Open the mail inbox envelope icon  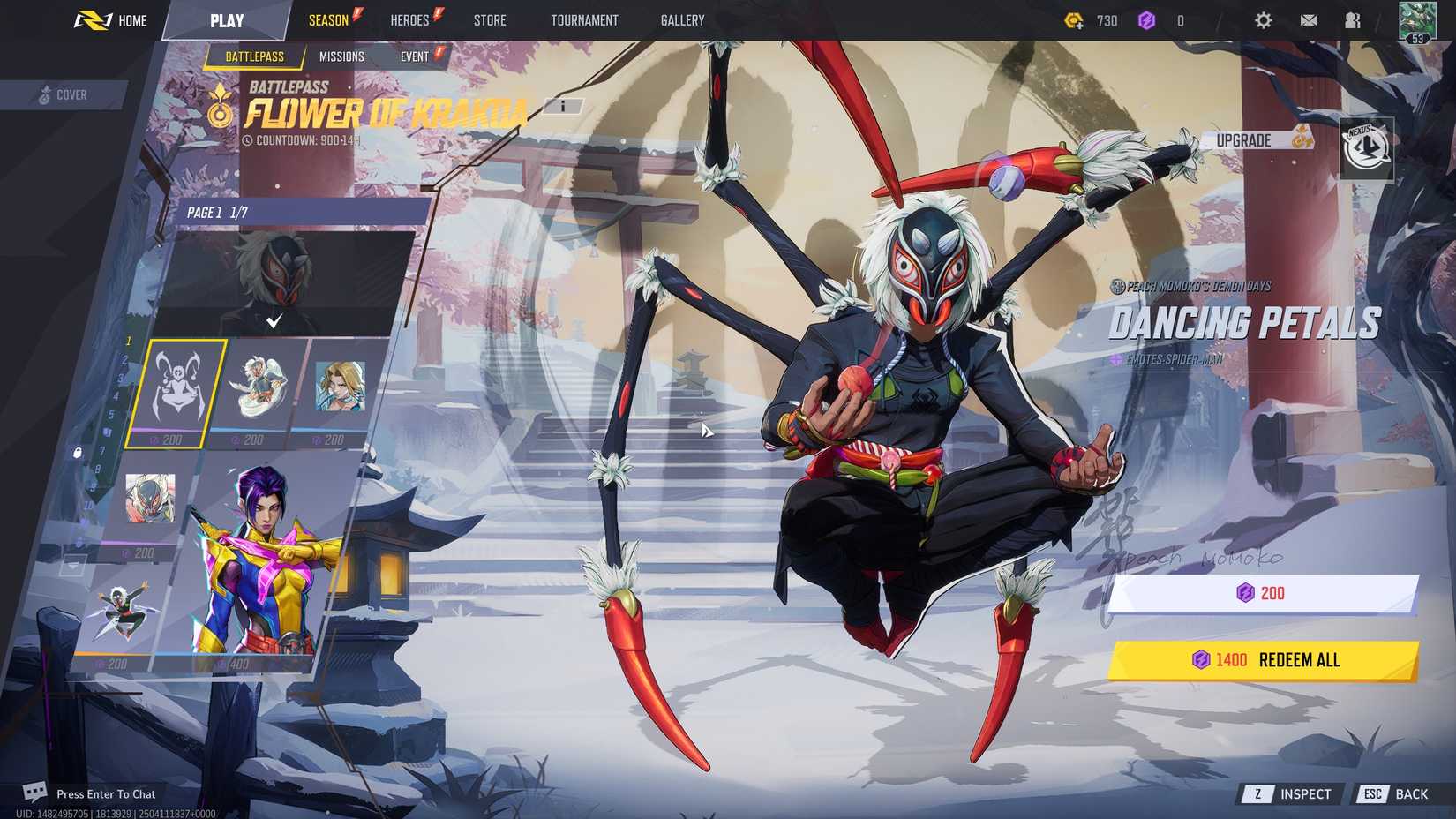pos(1309,19)
